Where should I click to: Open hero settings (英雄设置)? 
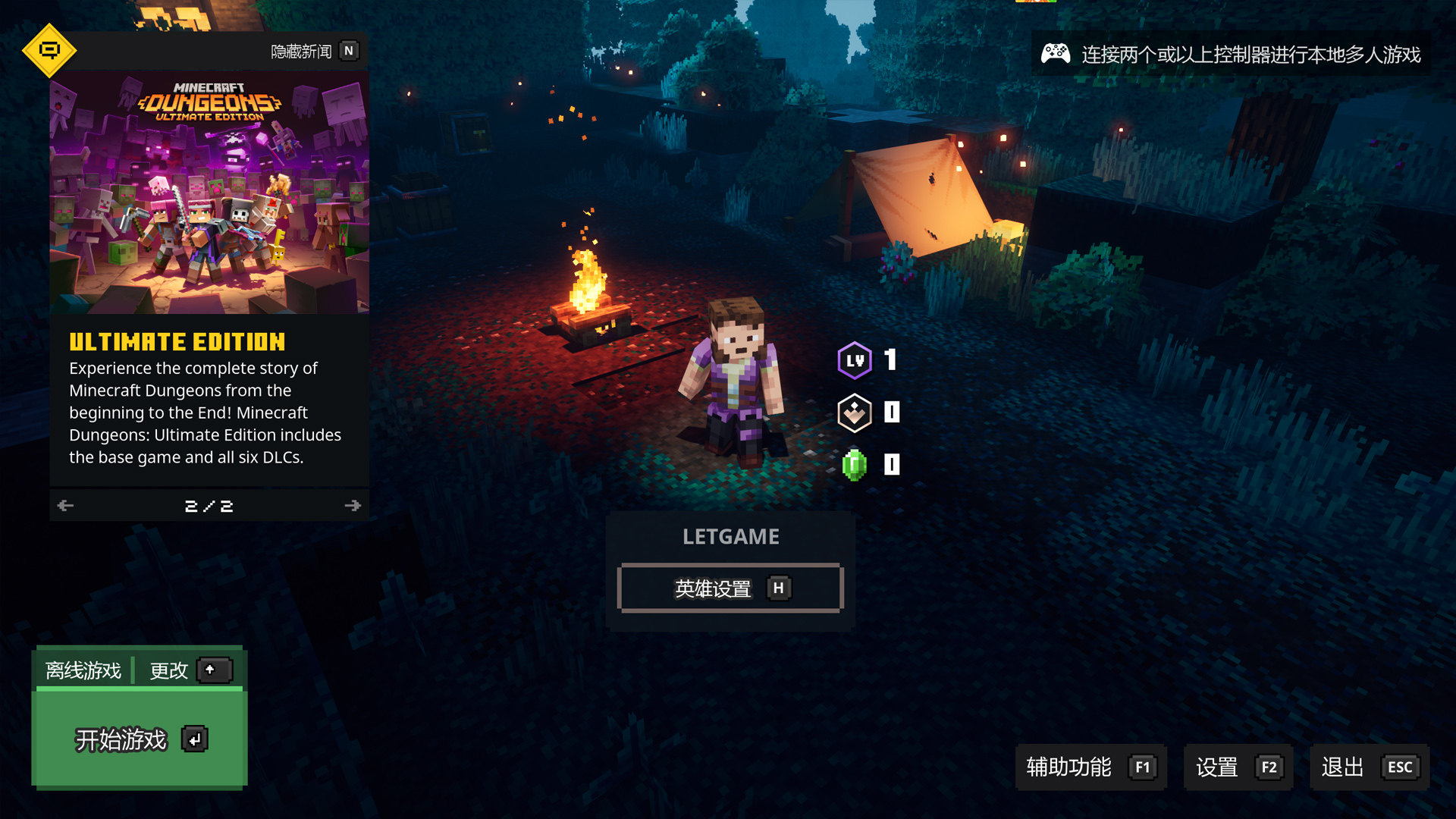coord(730,588)
